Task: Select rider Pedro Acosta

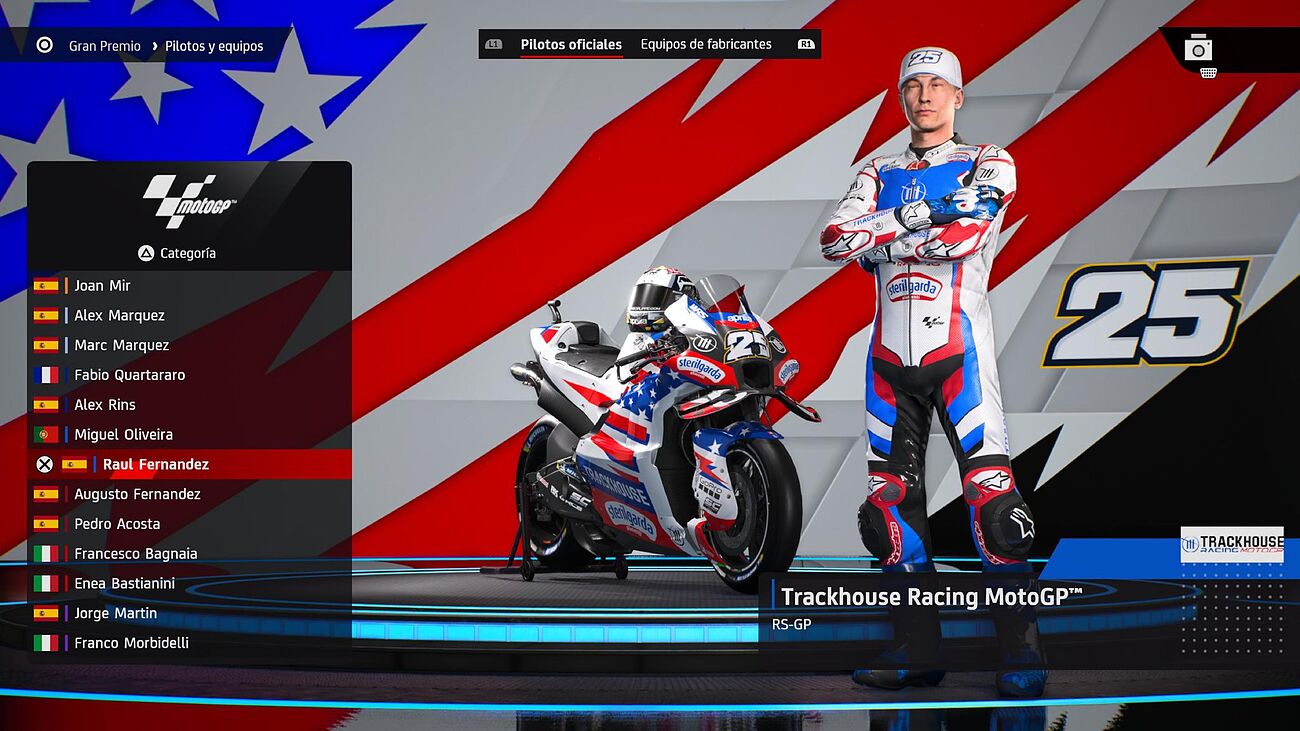Action: [117, 524]
